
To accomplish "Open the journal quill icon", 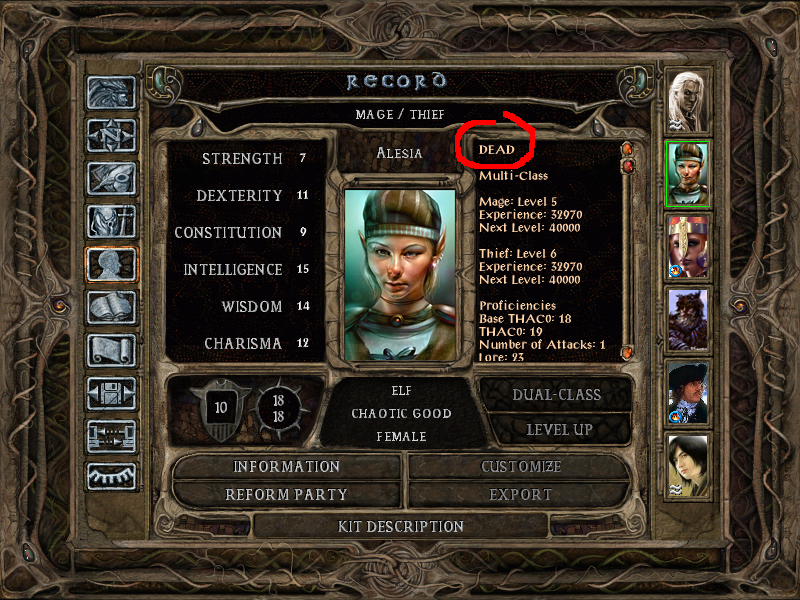I will tap(111, 178).
